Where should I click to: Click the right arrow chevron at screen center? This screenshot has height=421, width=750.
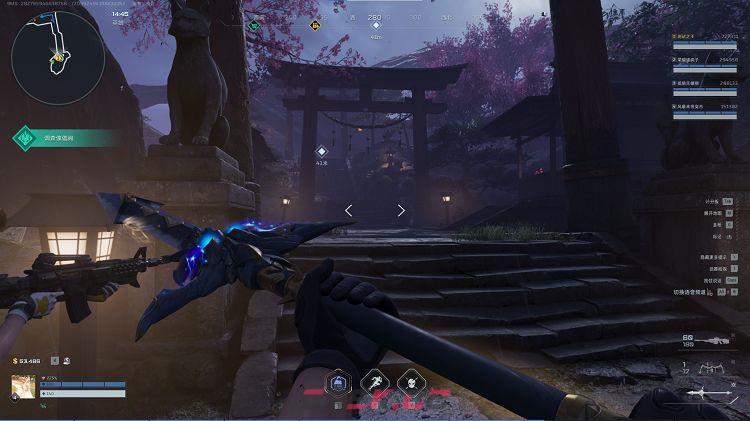tap(401, 210)
